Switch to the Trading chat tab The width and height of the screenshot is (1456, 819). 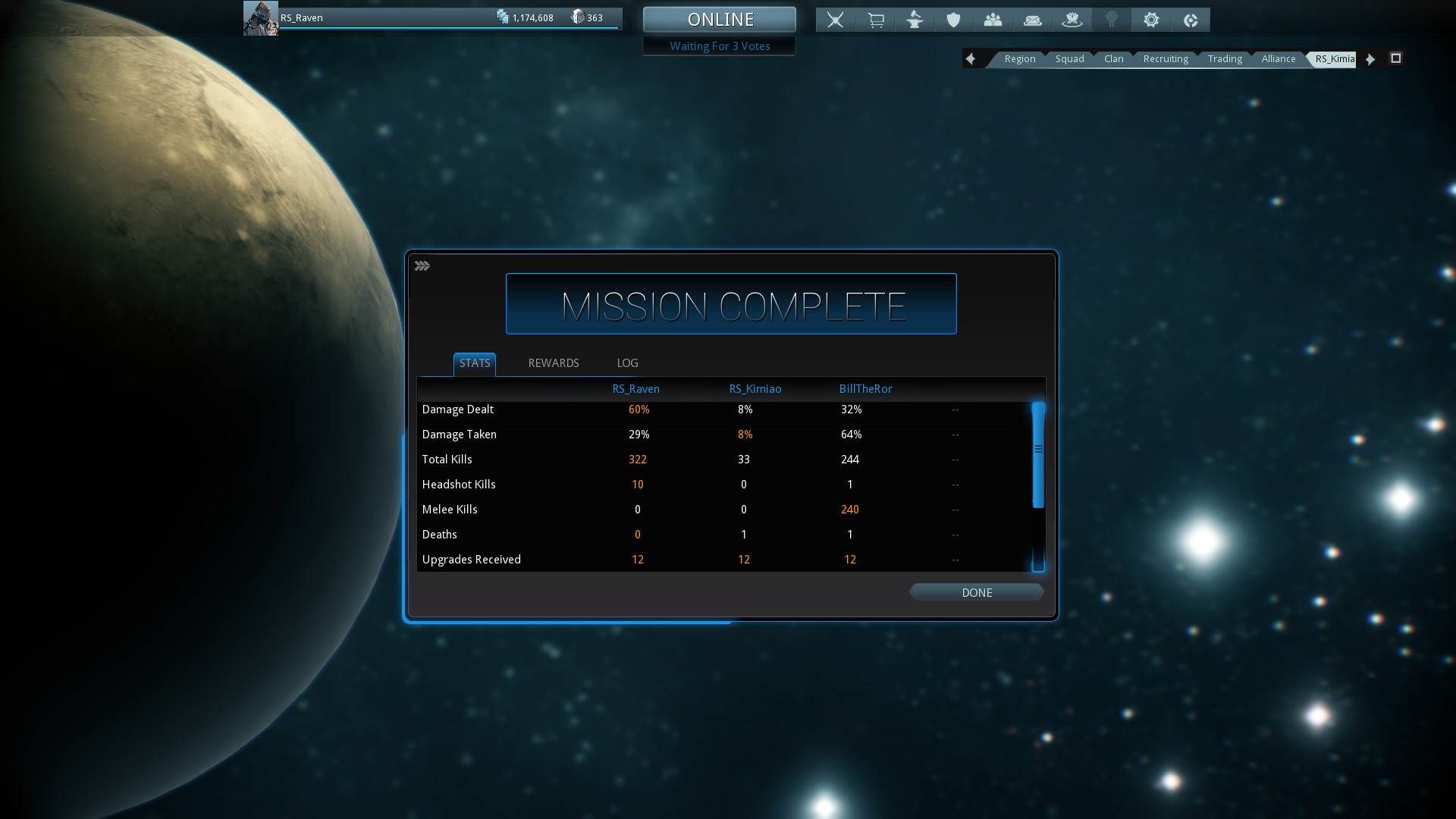1225,58
